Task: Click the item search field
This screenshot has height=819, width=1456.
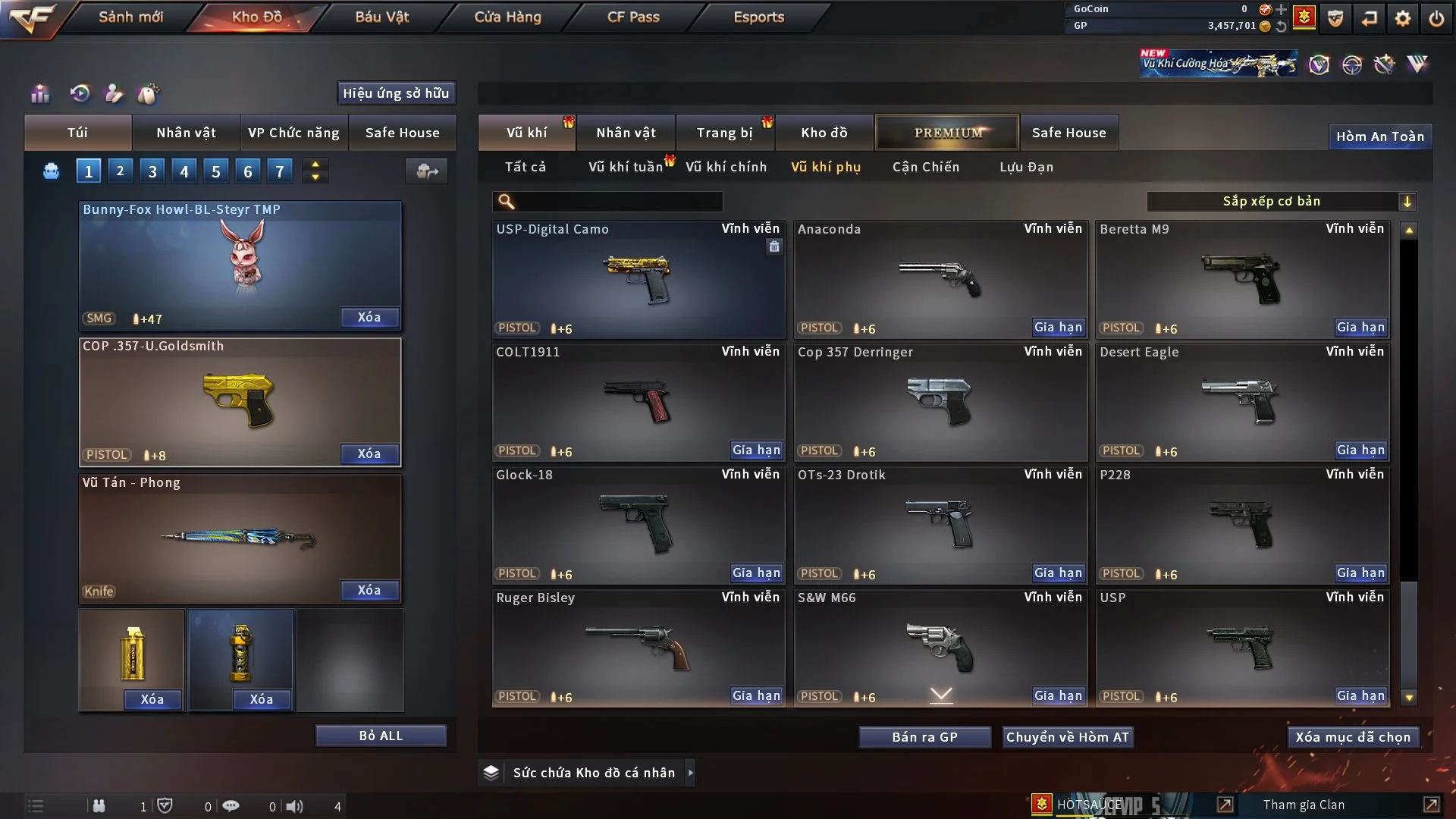Action: [618, 202]
